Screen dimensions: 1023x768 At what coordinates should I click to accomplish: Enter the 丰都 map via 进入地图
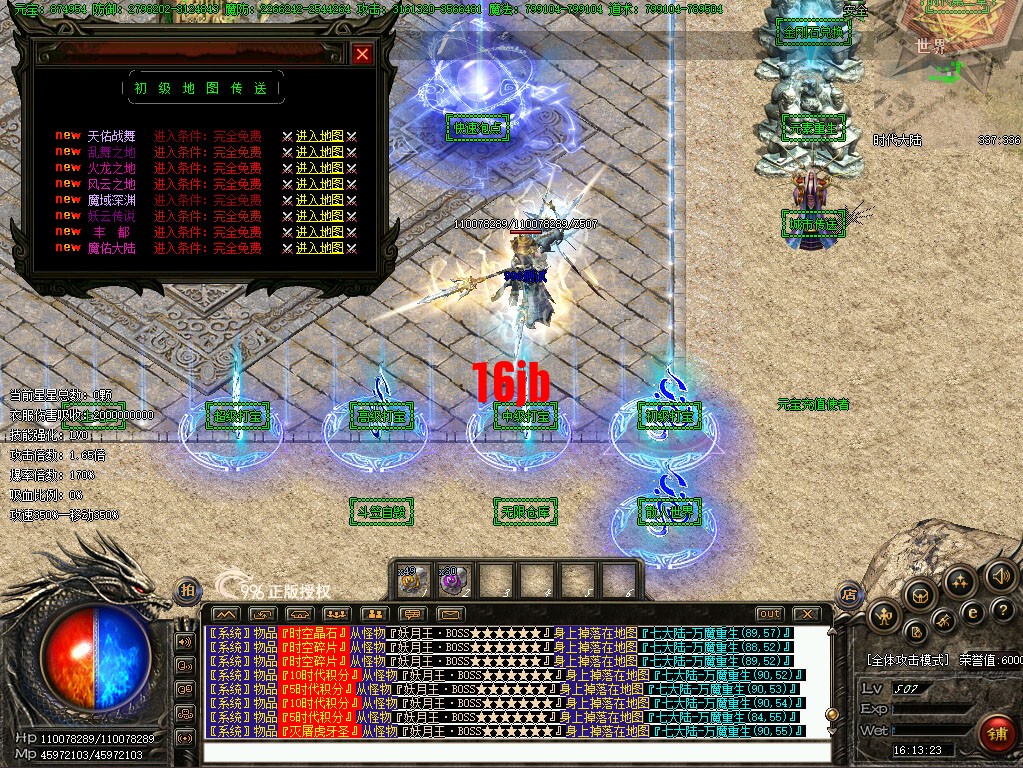pos(319,232)
